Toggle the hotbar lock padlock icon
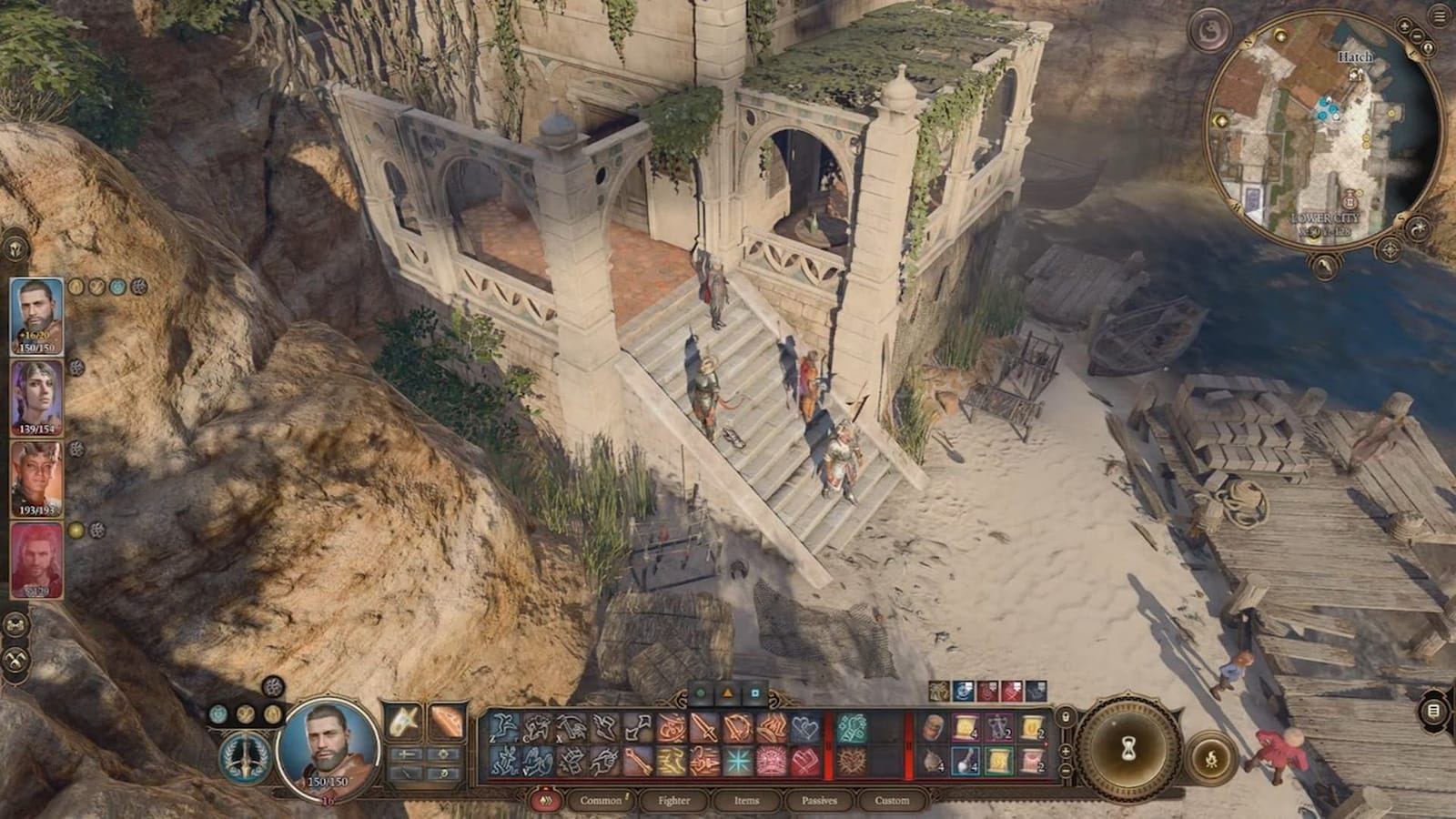 1066,715
